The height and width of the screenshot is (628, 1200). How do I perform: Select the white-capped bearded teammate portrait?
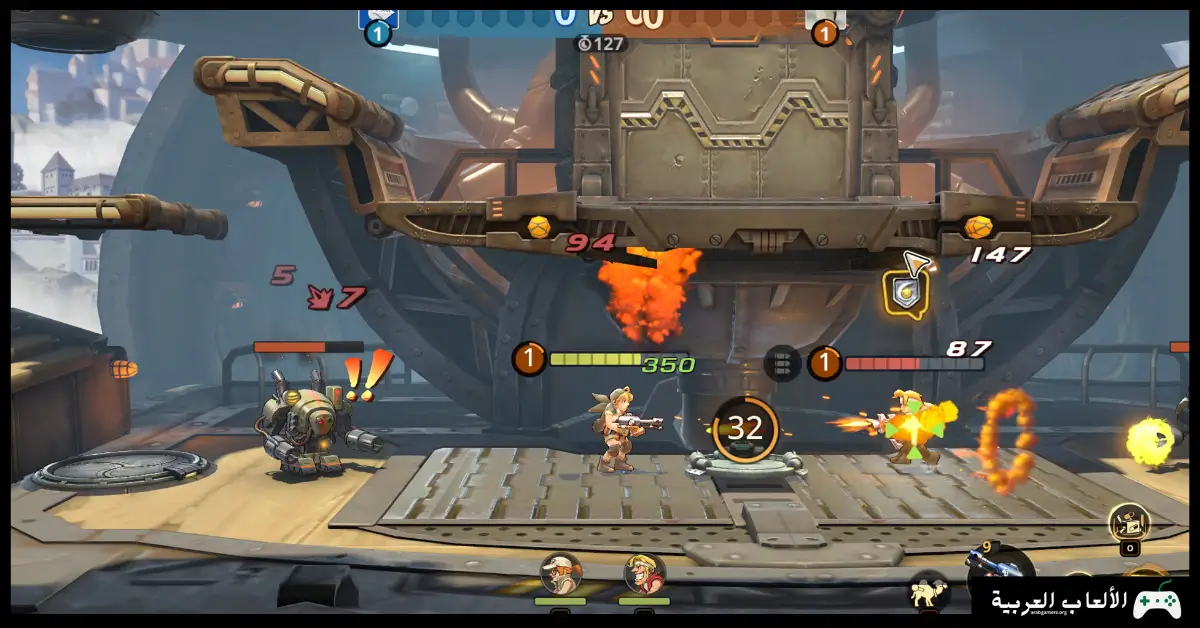pyautogui.click(x=560, y=575)
